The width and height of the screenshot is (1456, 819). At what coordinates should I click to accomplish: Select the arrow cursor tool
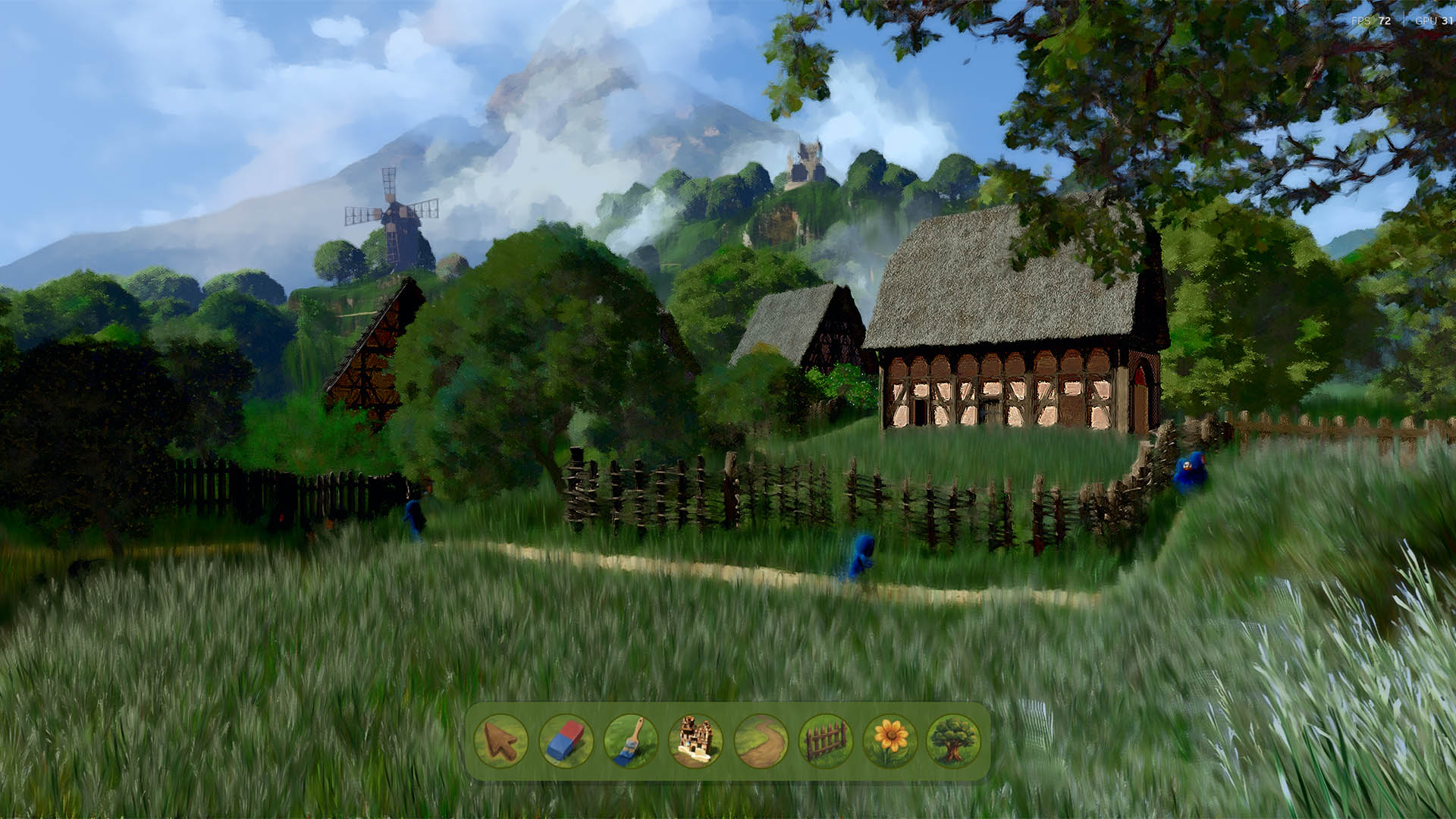(x=501, y=741)
